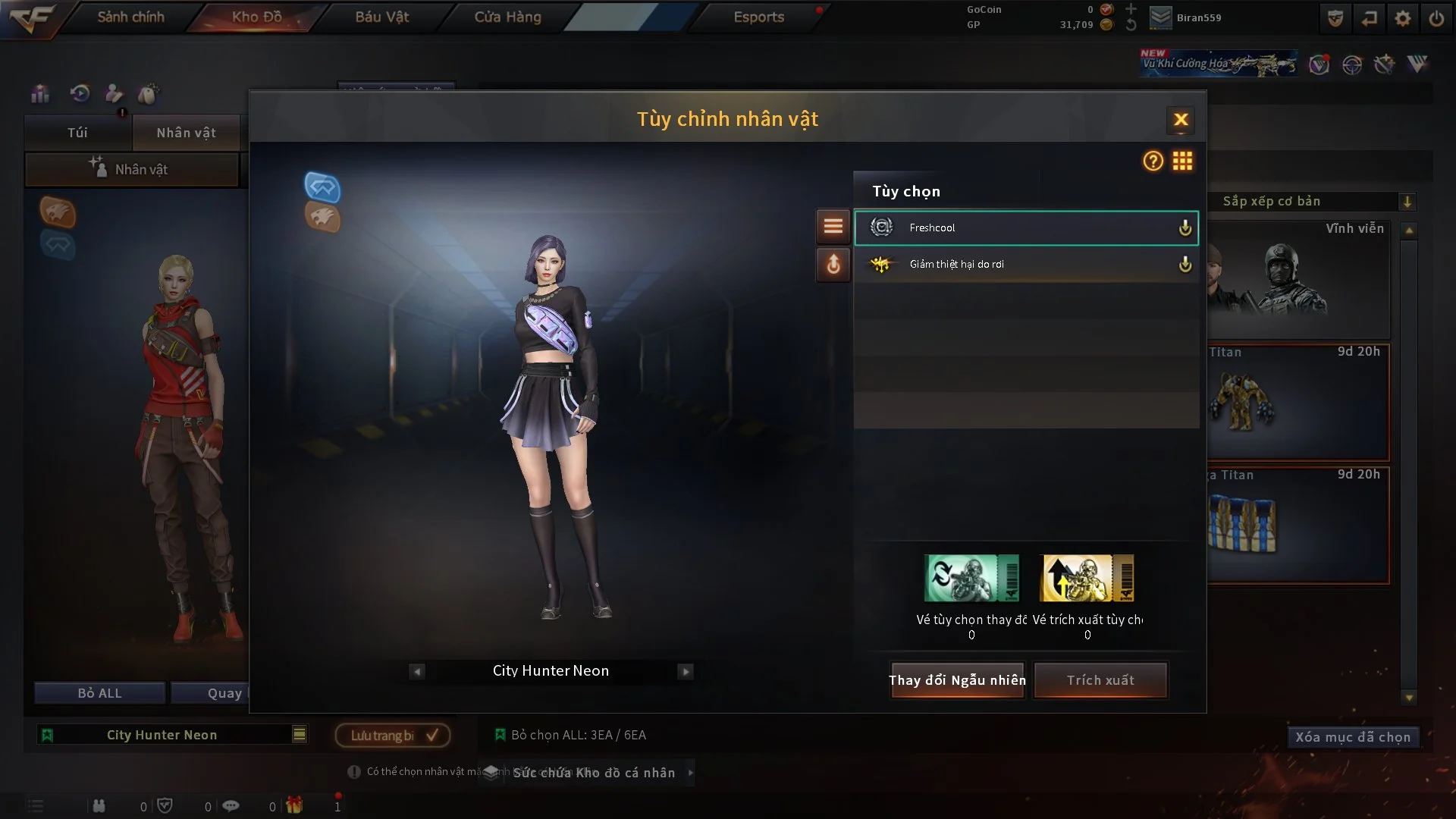
Task: Show previous character with left arrow
Action: click(x=417, y=671)
